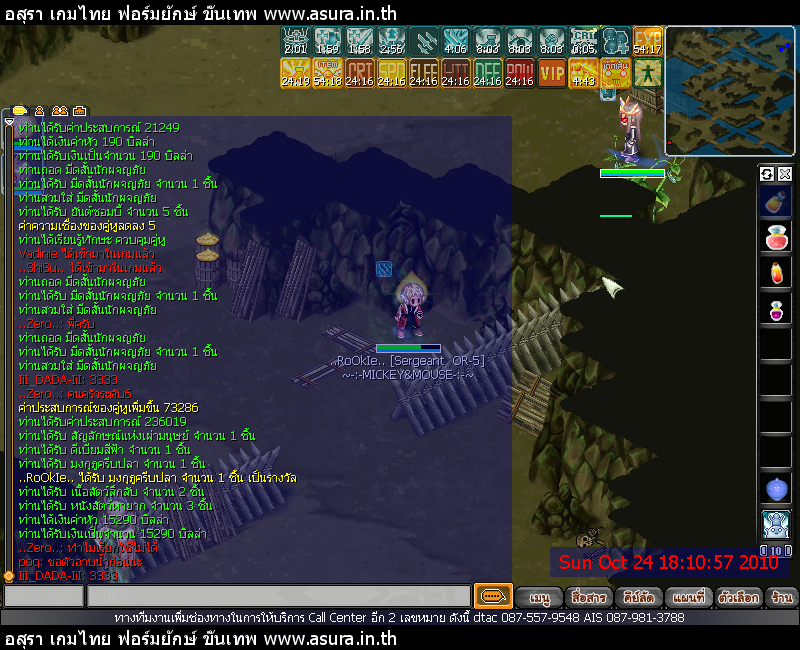This screenshot has height=650, width=800.
Task: Open the เมนู (Menu) button
Action: point(540,597)
